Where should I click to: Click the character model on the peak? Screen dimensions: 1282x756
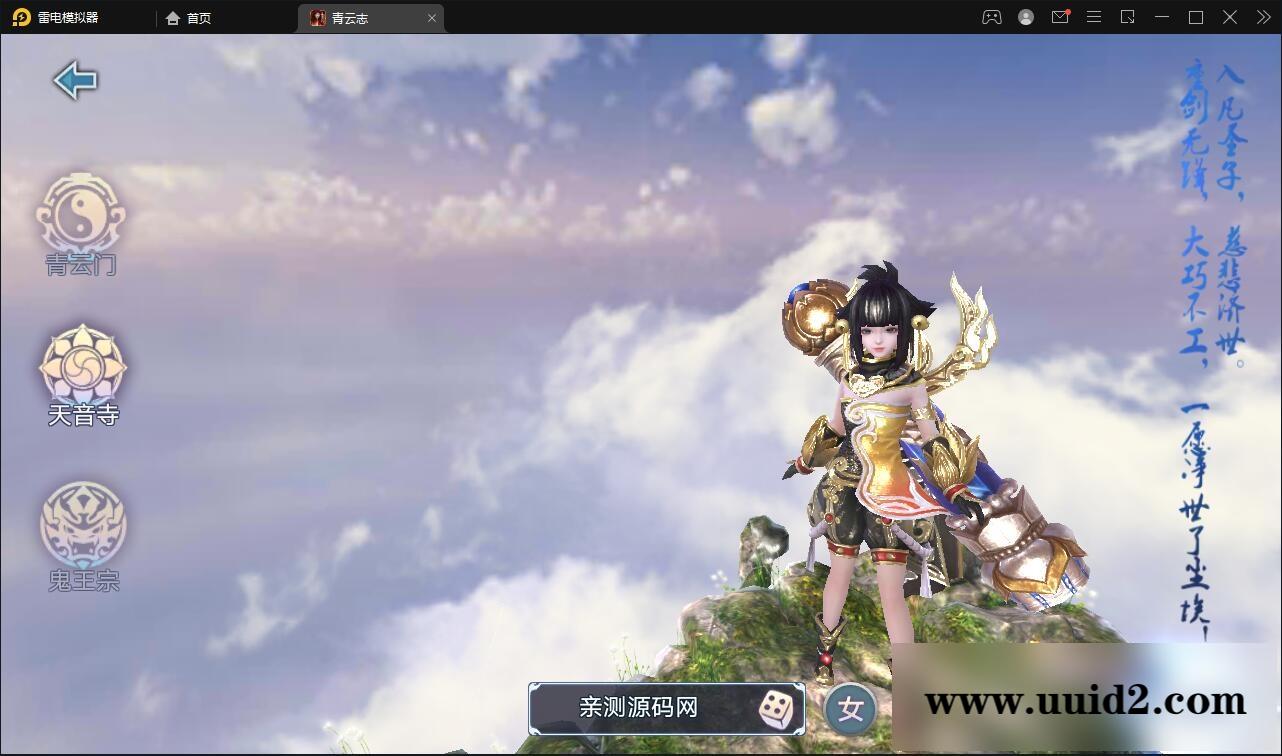coord(880,460)
